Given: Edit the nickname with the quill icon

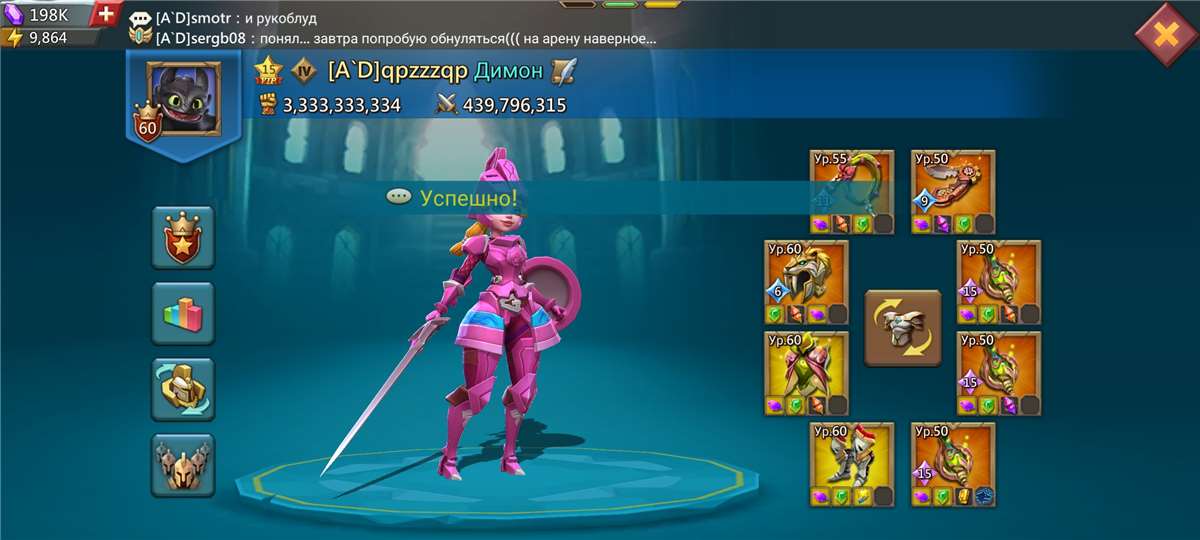Looking at the screenshot, I should tap(565, 71).
